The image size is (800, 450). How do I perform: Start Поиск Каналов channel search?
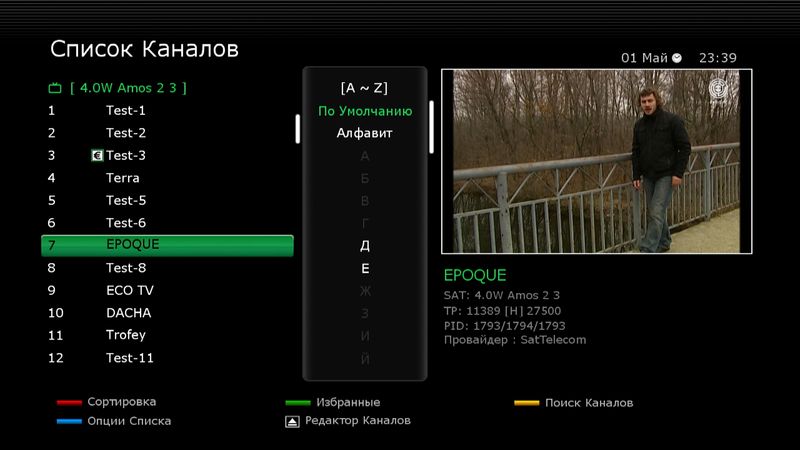[588, 403]
